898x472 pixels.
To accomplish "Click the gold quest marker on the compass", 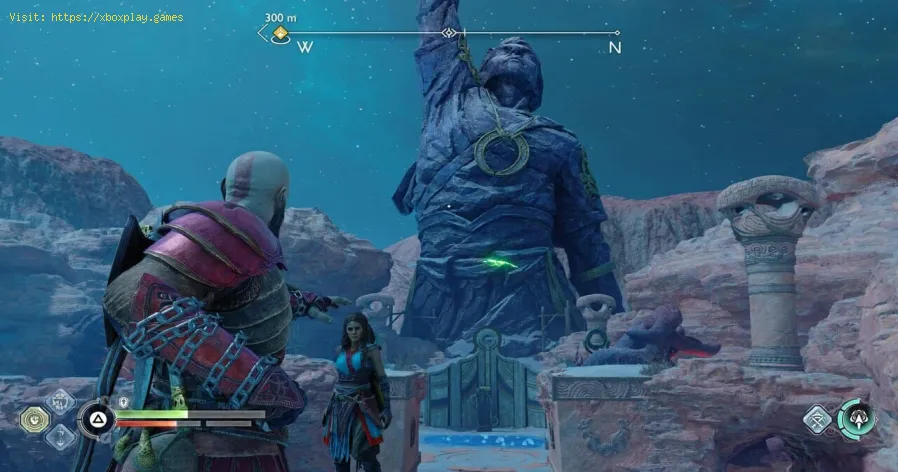I will (281, 34).
